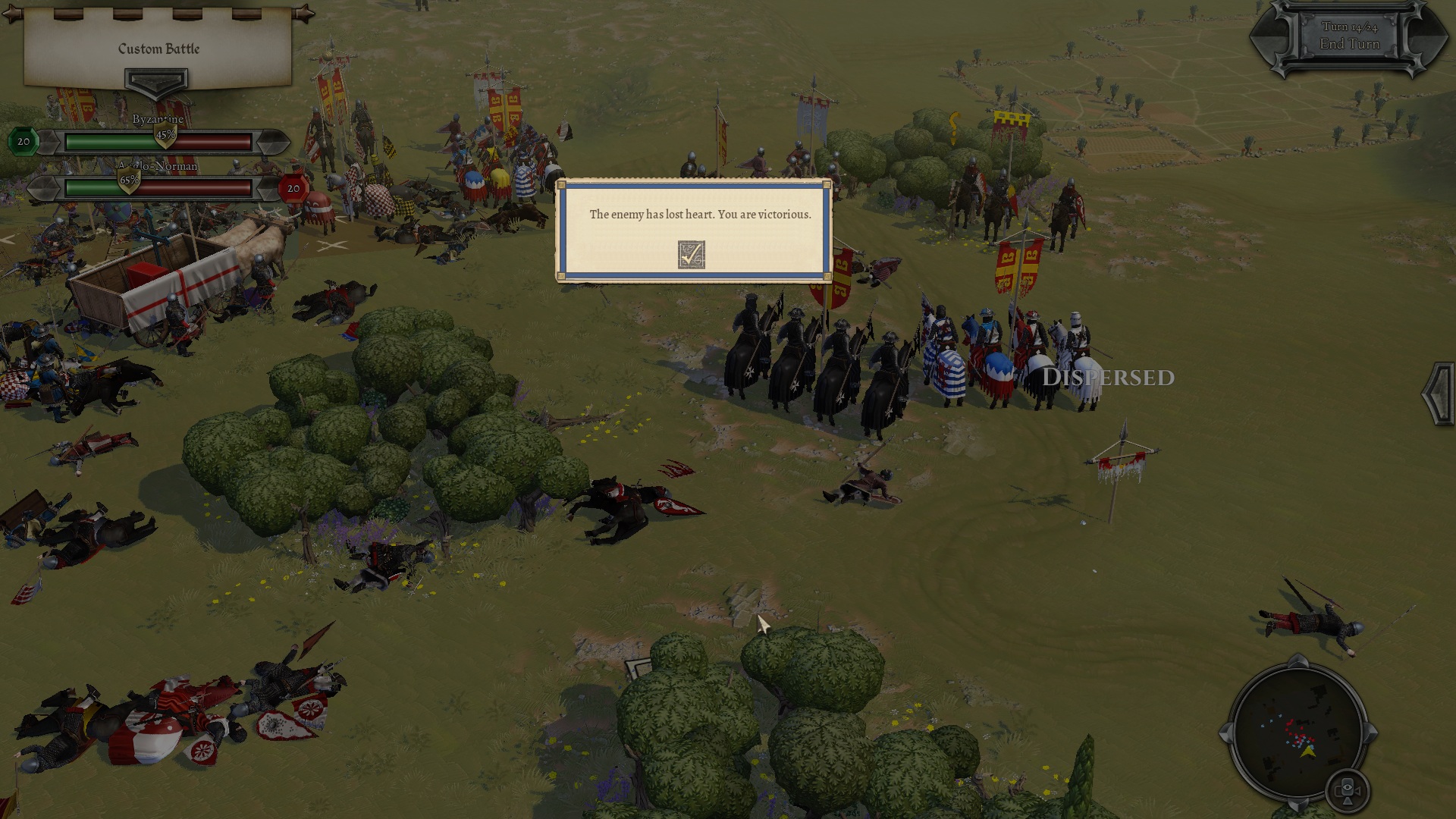Expand the Custom Battle banner arrow
1456x819 pixels.
[x=156, y=81]
